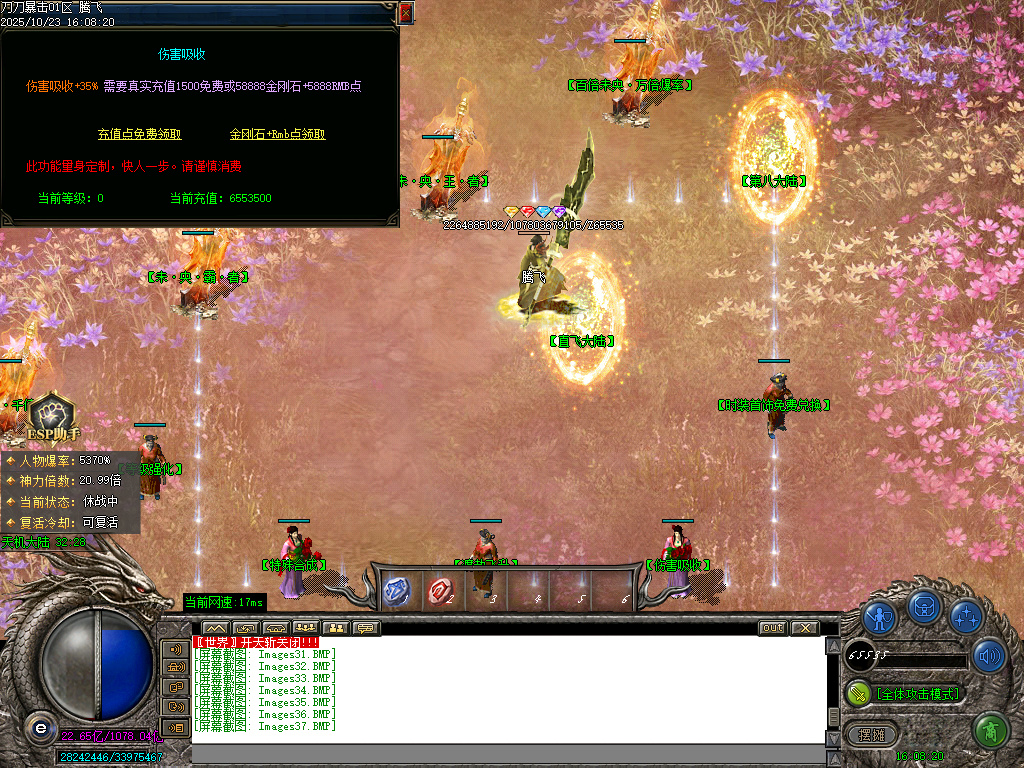Open the green 商 shop button
1024x768 pixels.
pos(990,731)
